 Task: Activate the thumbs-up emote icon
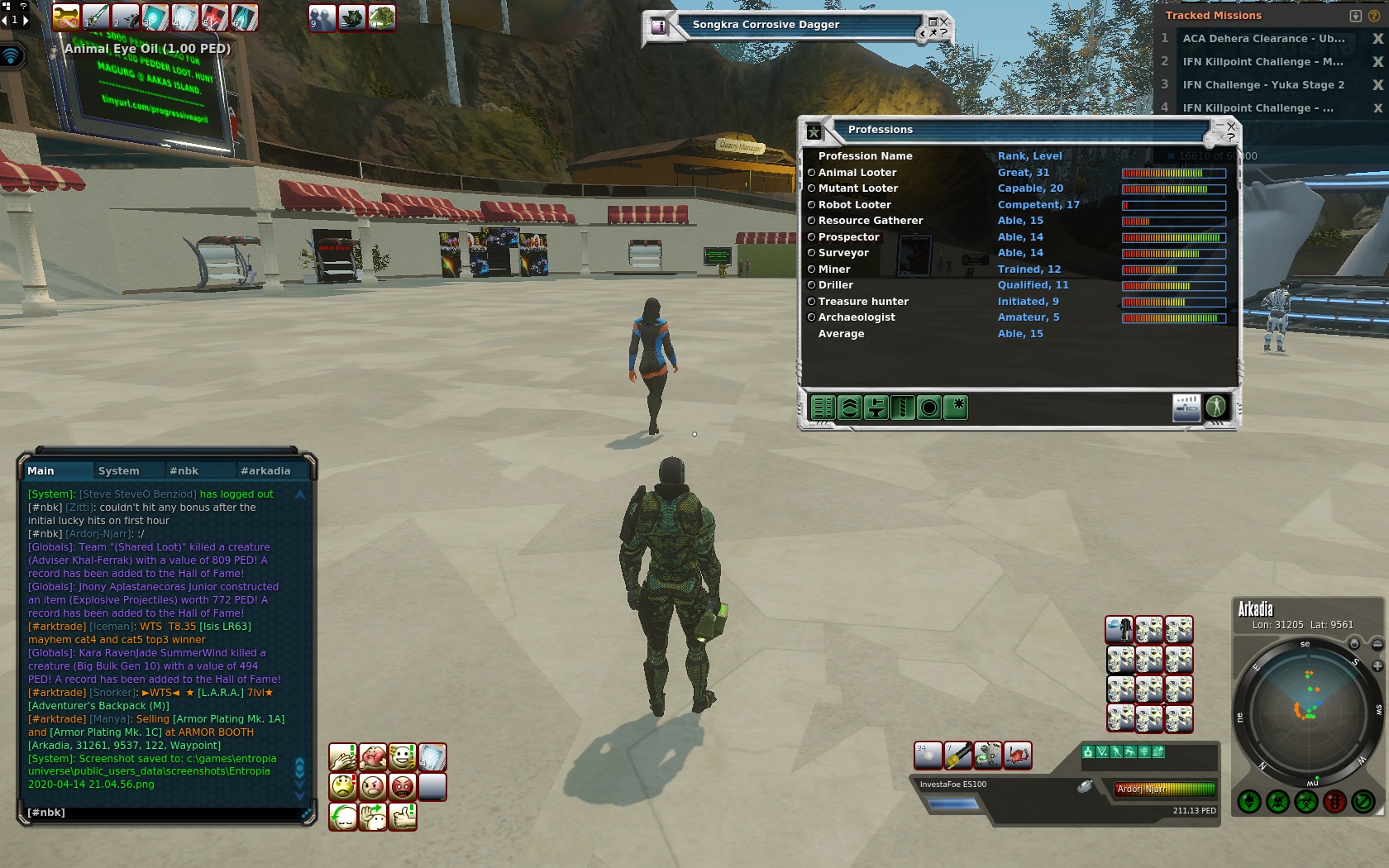403,817
